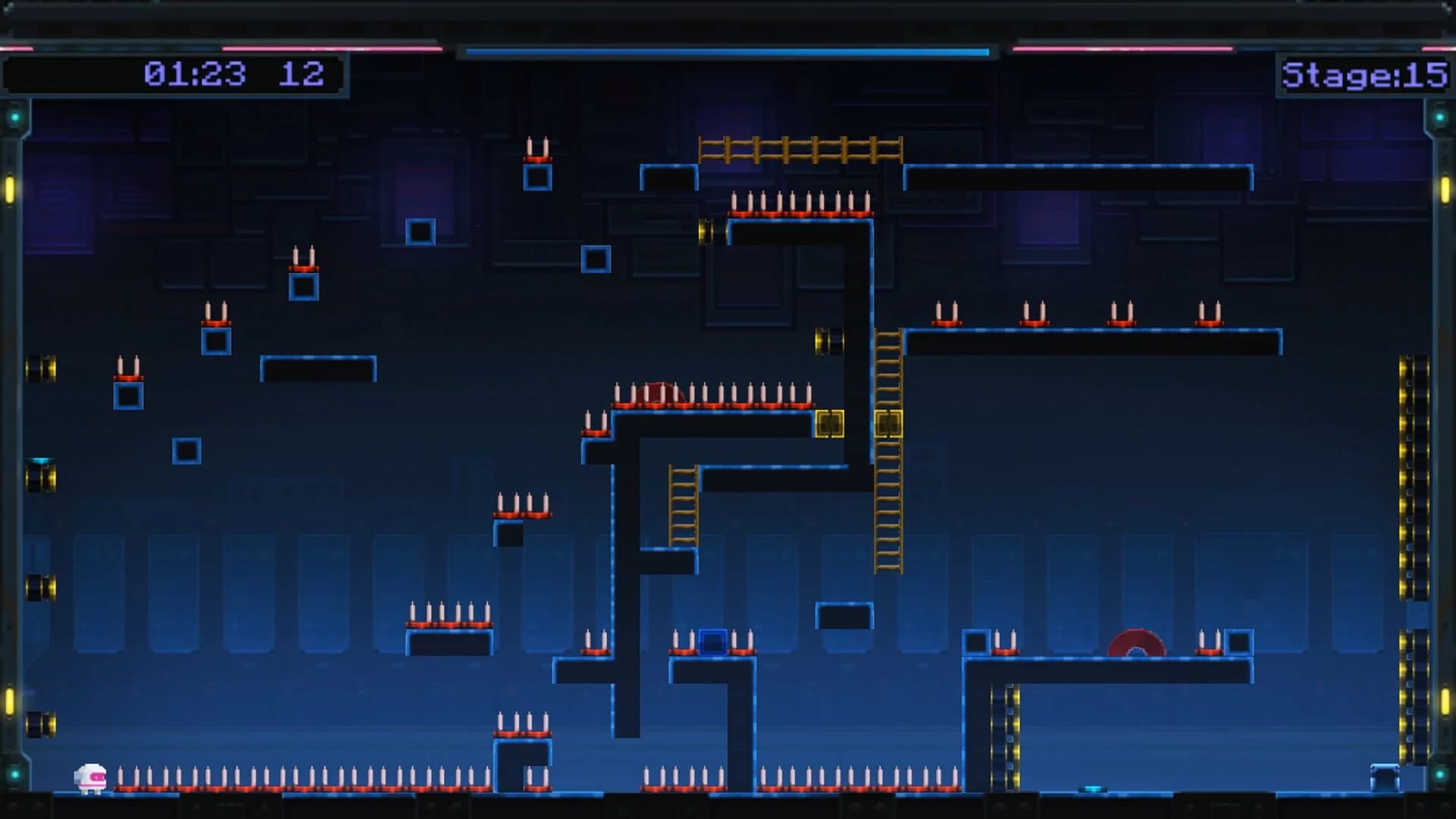Click the 01:23 timer readout

pyautogui.click(x=196, y=74)
